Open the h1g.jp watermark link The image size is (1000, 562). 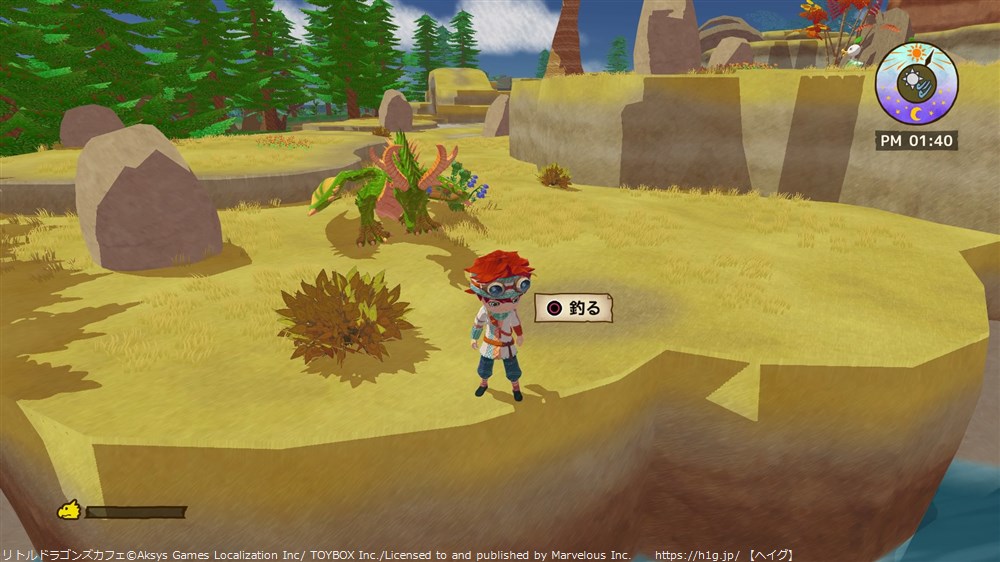point(697,555)
